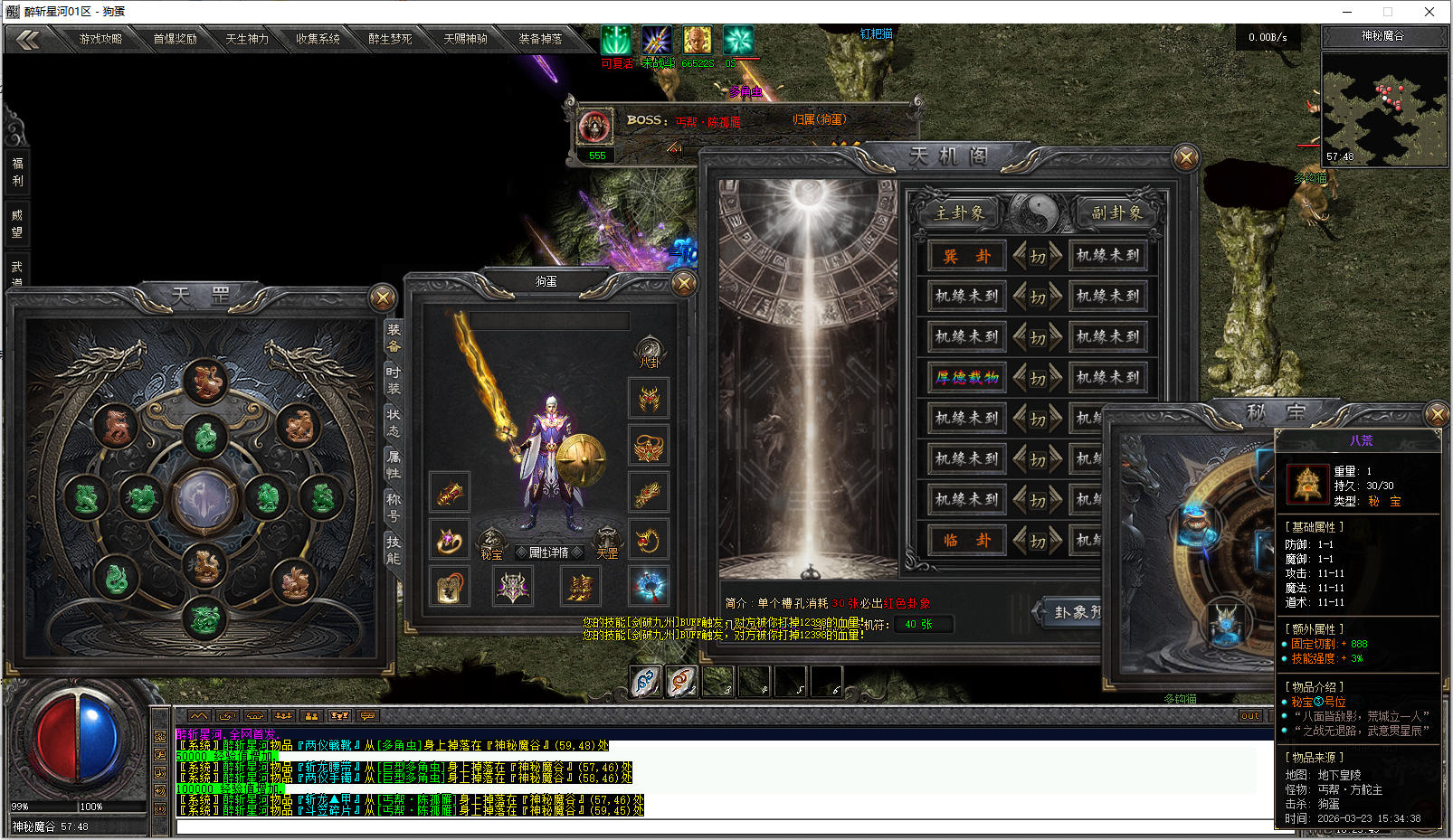1453x840 pixels.
Task: Close the 天罡 panel
Action: 383,297
